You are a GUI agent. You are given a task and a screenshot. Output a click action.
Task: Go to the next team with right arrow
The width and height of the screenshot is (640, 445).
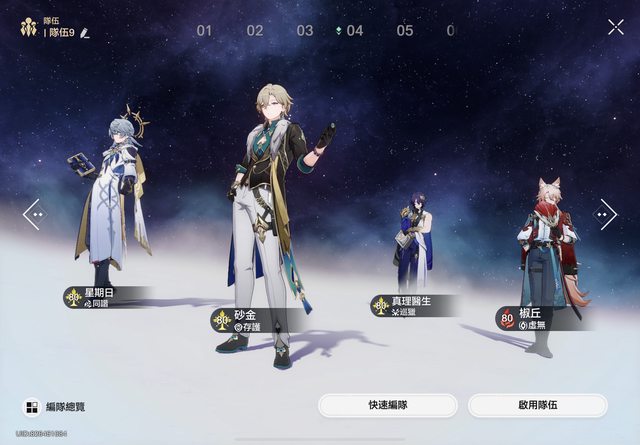click(x=605, y=214)
